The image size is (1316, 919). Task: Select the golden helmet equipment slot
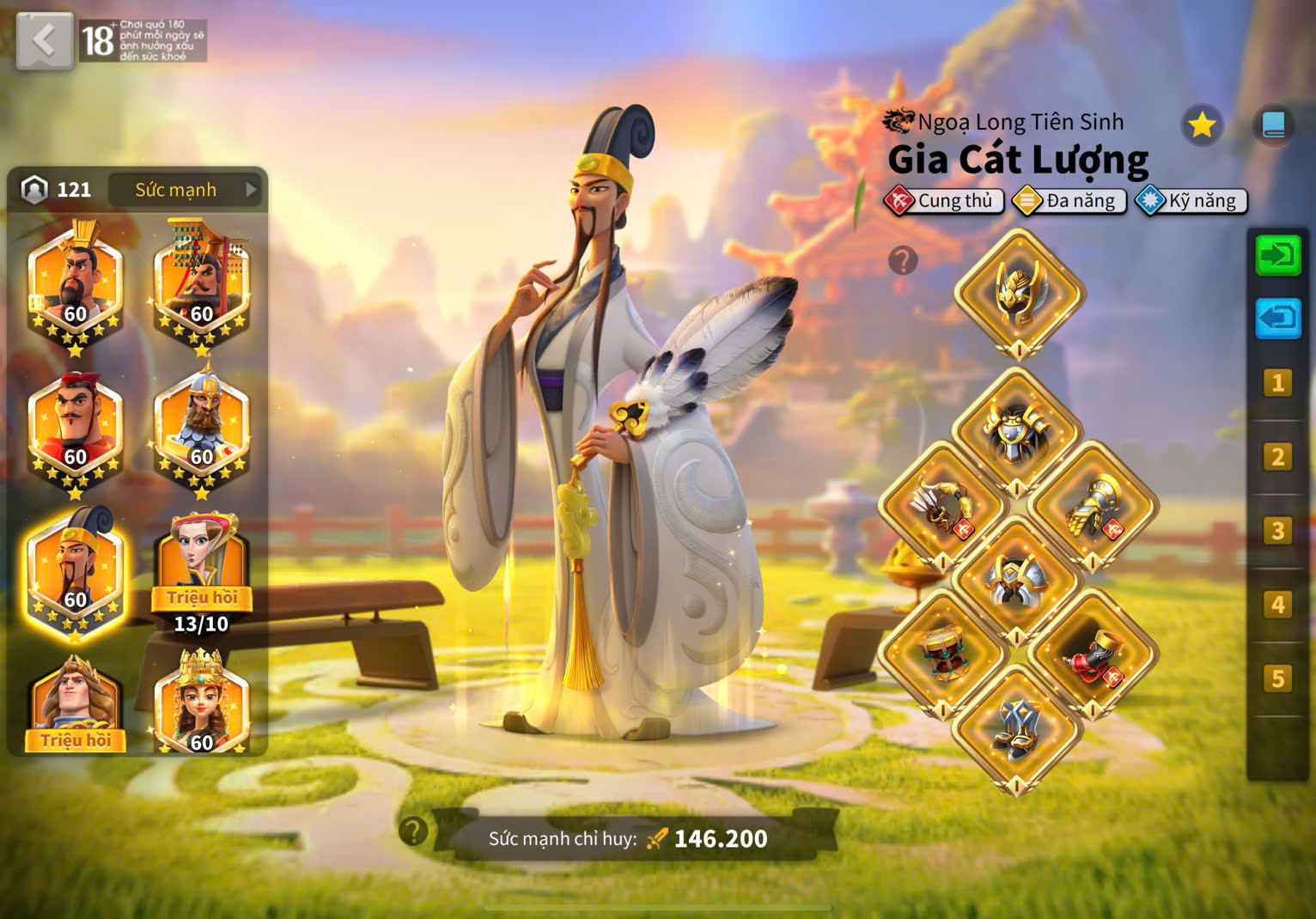click(x=1019, y=294)
